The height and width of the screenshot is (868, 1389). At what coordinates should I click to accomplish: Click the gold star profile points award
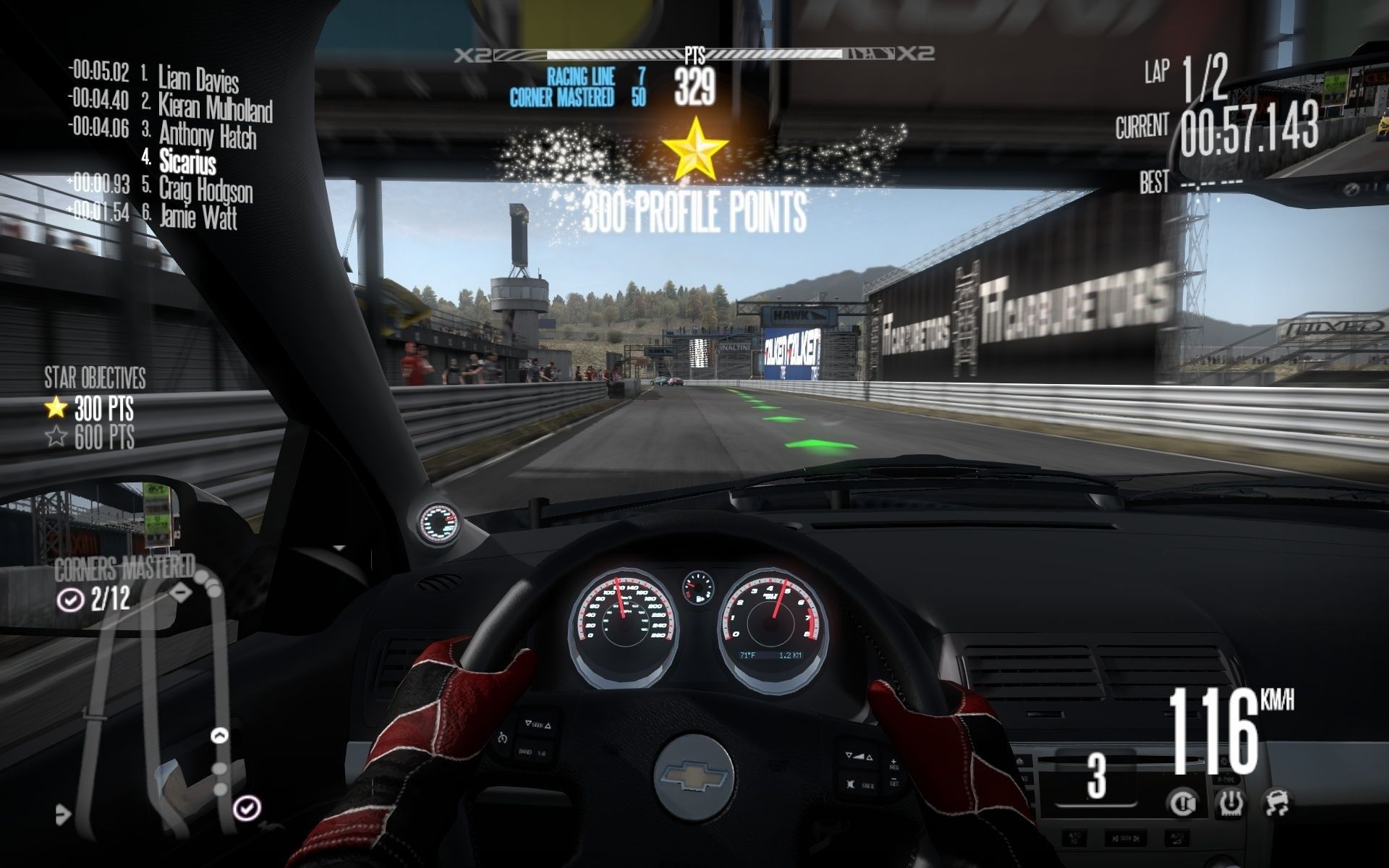click(x=694, y=150)
